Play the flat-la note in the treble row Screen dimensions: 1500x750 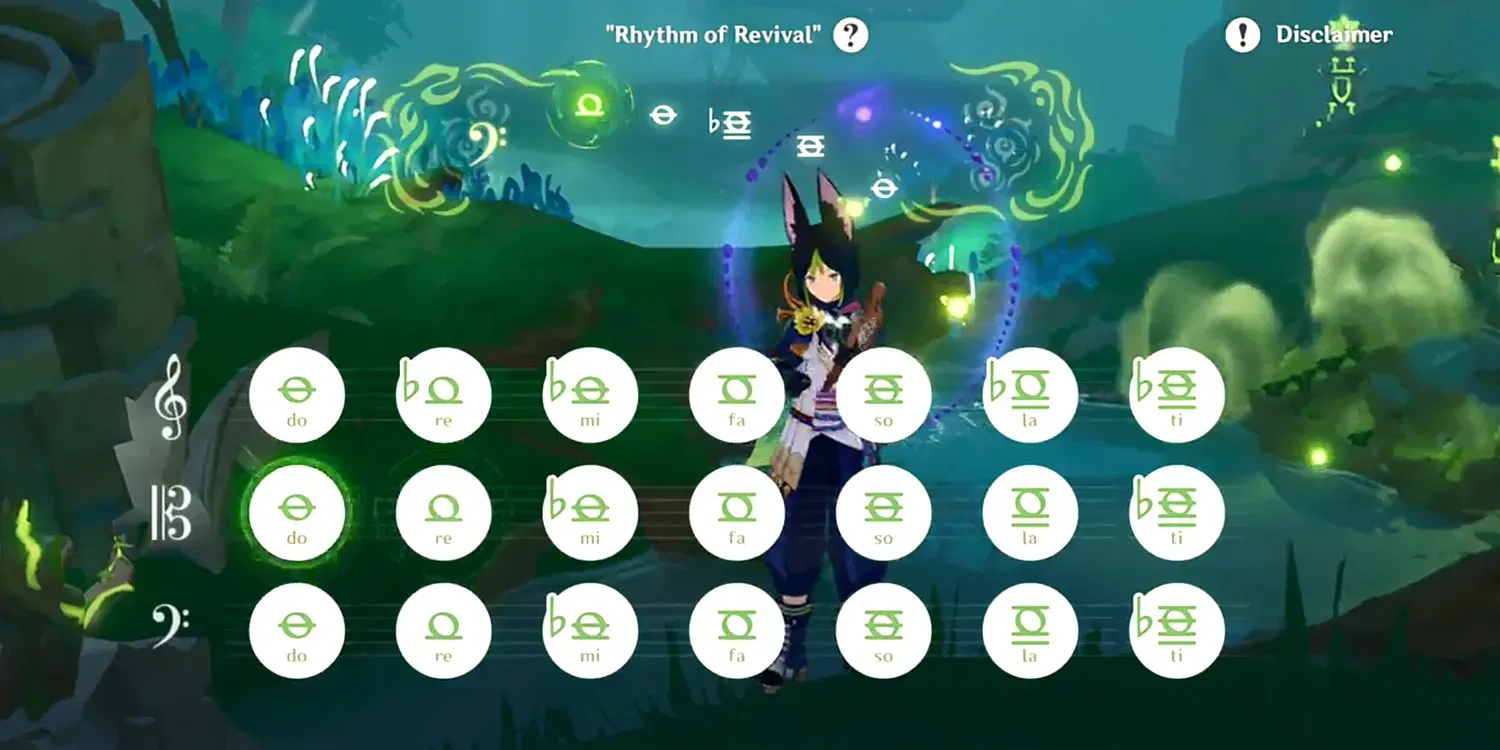point(1030,393)
